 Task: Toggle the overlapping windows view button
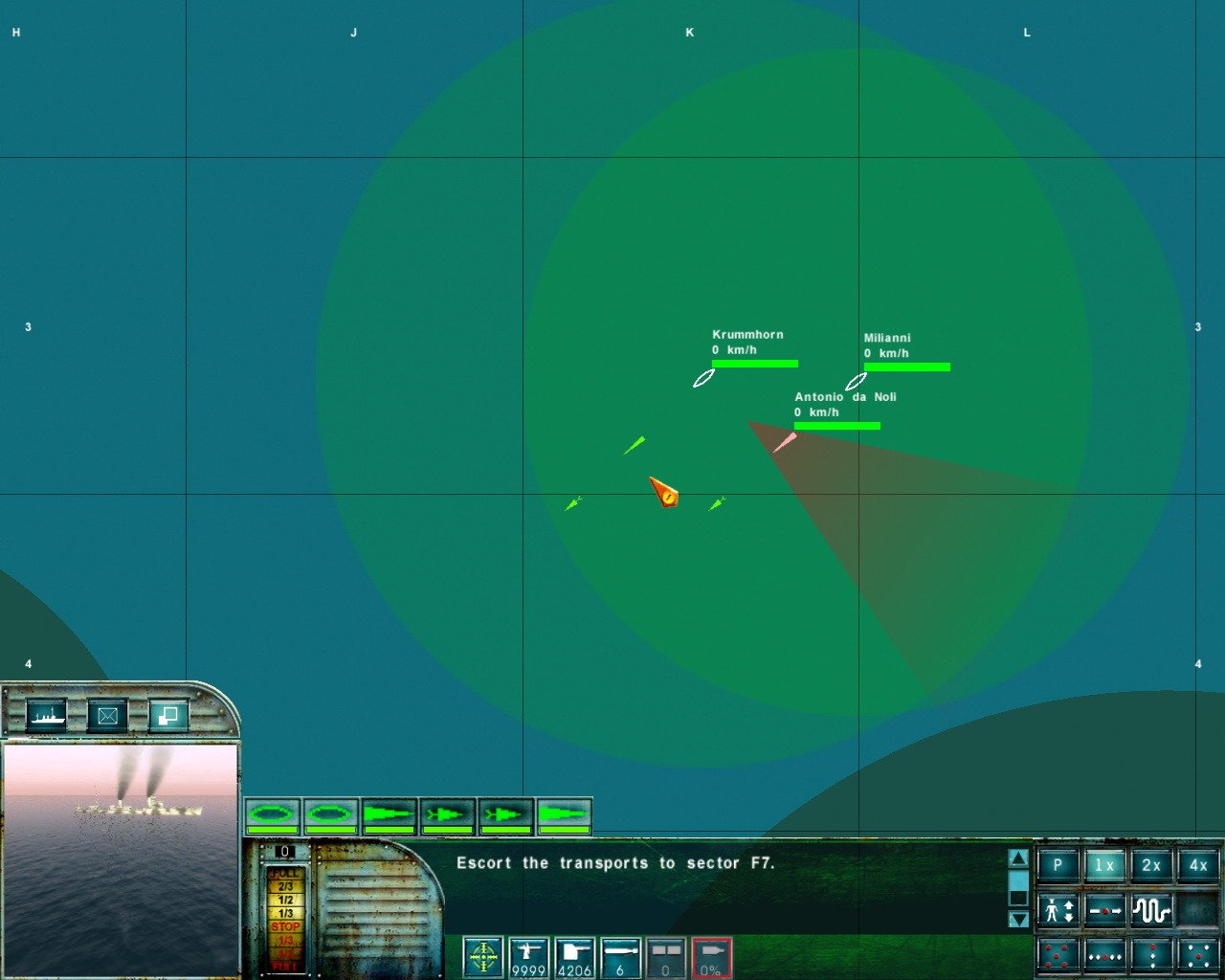point(168,715)
